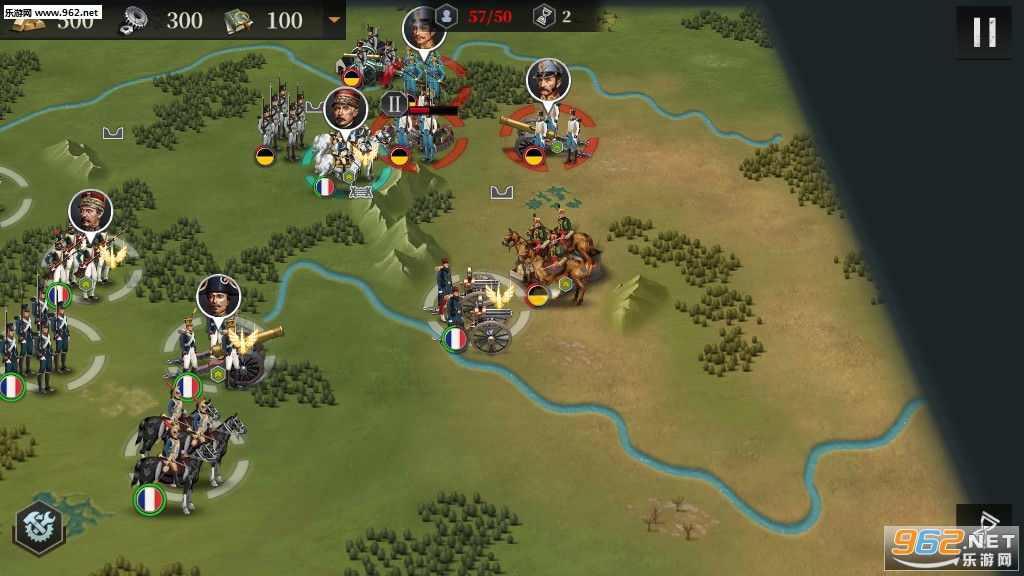Viewport: 1024px width, 576px height.
Task: Pause the game with the top-right button
Action: tap(983, 33)
